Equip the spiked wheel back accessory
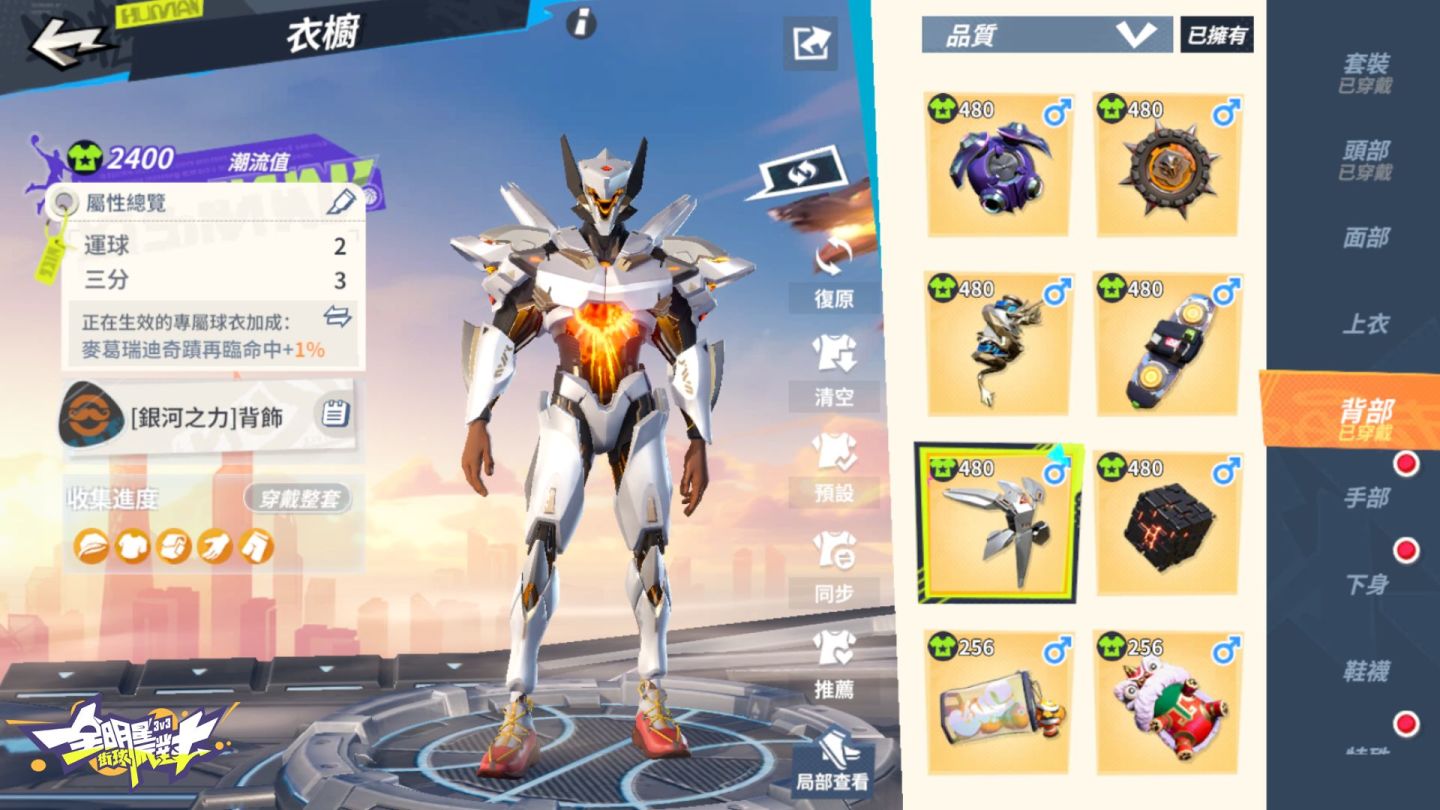The image size is (1440, 810). 1168,165
